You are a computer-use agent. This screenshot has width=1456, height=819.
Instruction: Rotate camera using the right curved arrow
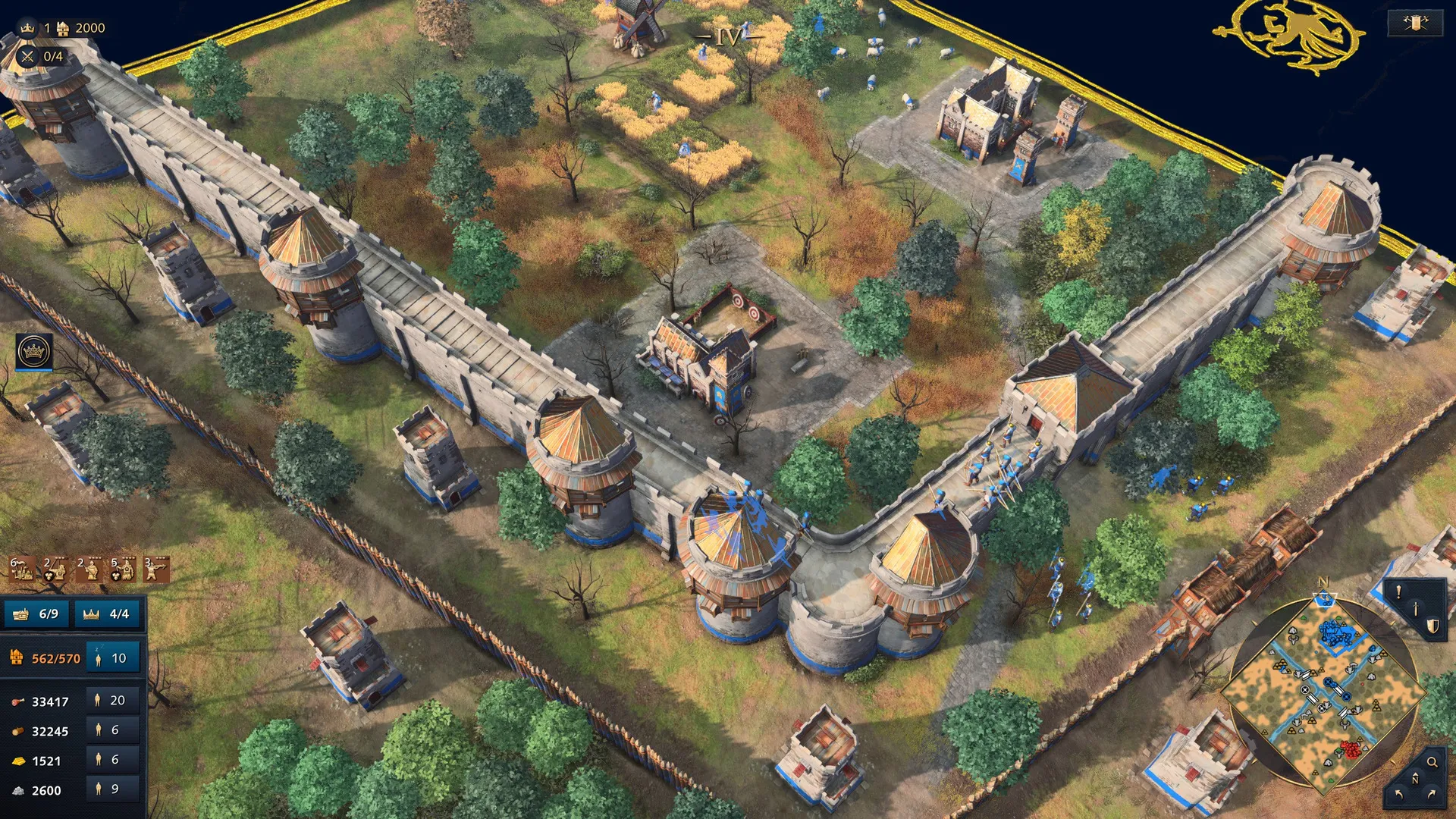pos(1431,795)
